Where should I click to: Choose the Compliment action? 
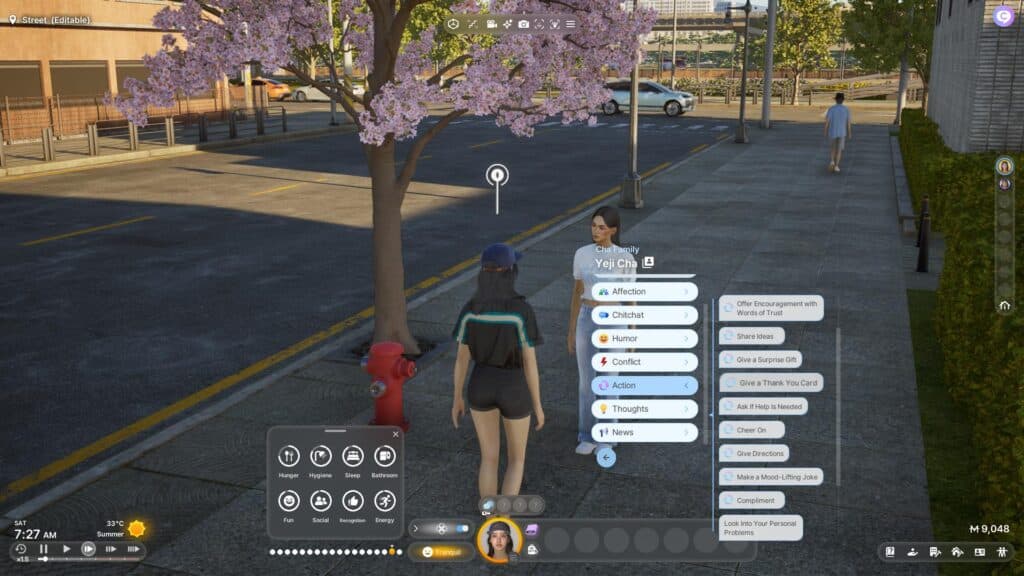(x=752, y=500)
